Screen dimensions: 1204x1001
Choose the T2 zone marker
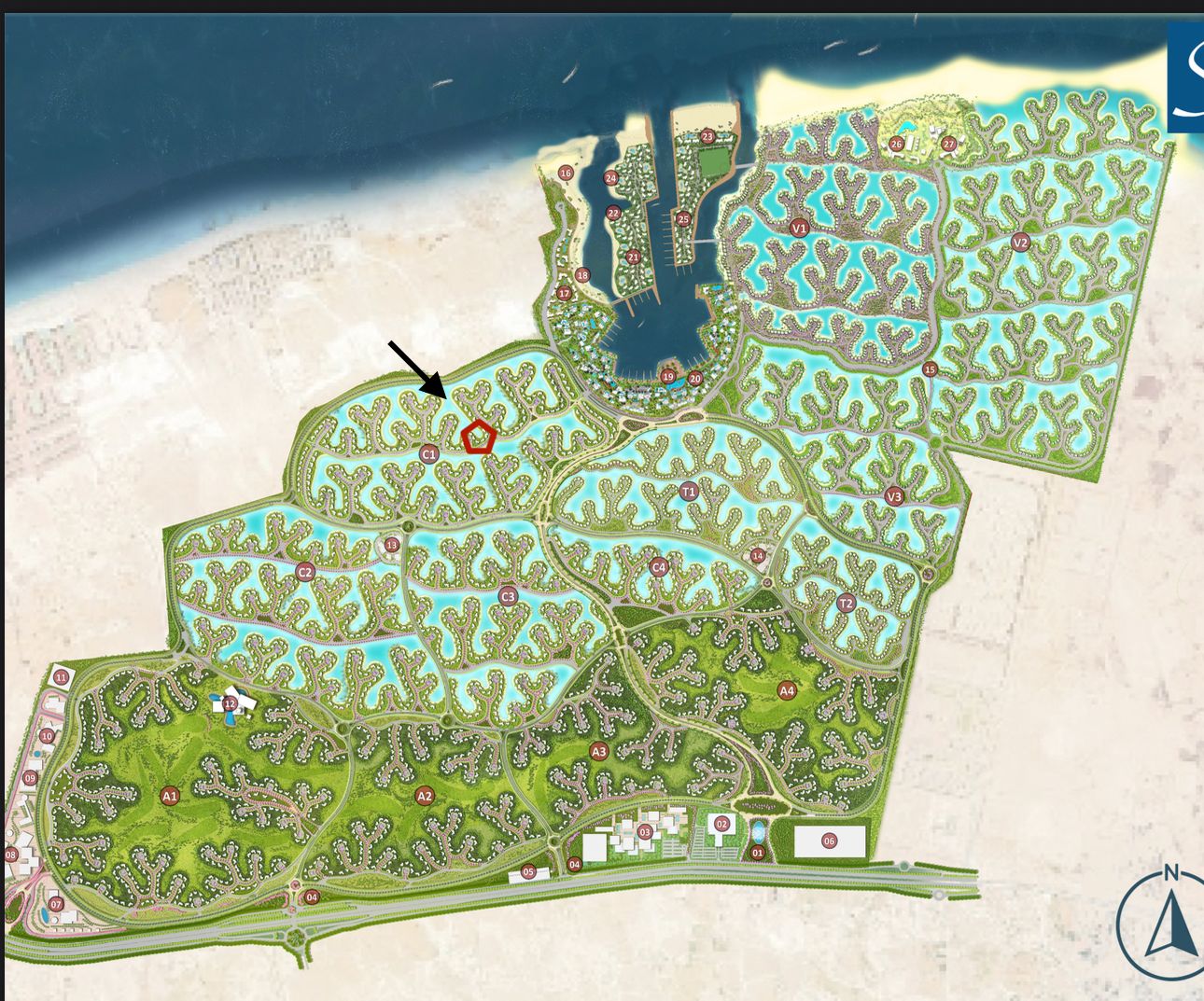[846, 603]
